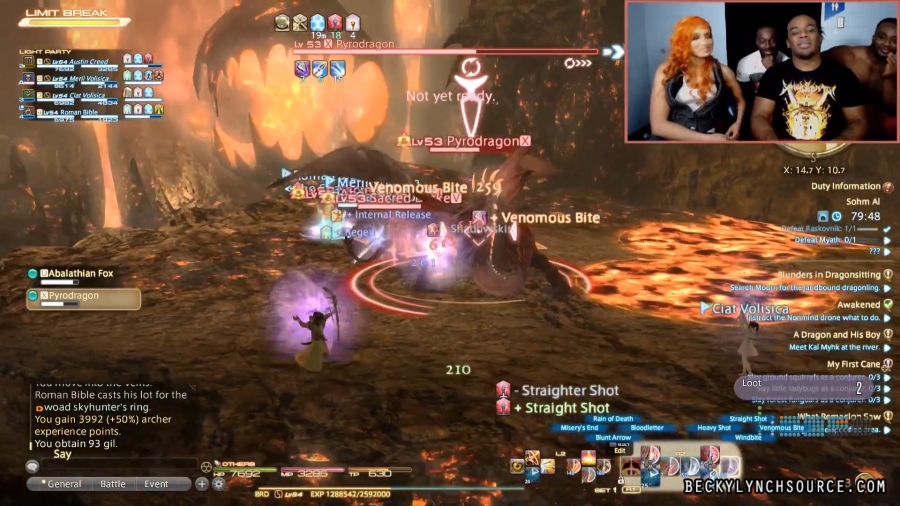Open the Battle chat log tab
The width and height of the screenshot is (900, 506).
[113, 484]
